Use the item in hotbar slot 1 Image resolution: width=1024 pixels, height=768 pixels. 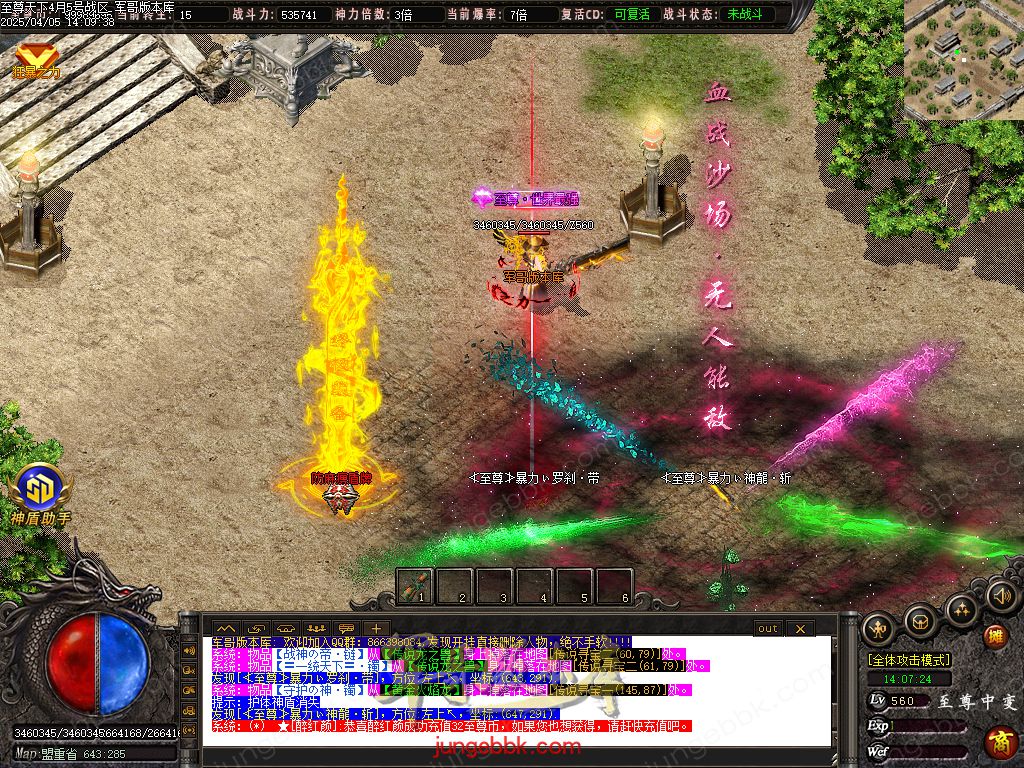tap(416, 585)
